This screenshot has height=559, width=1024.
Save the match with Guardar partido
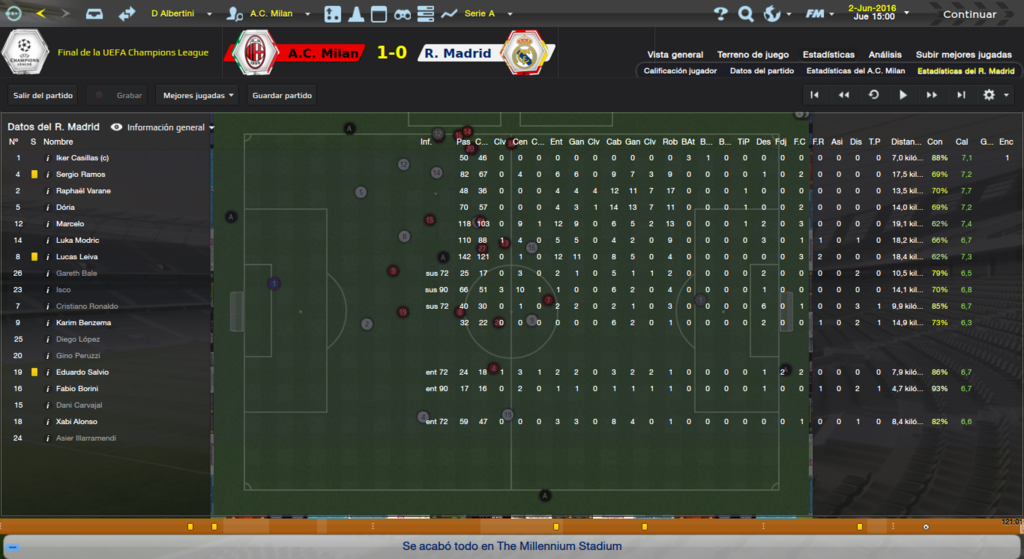pyautogui.click(x=282, y=95)
